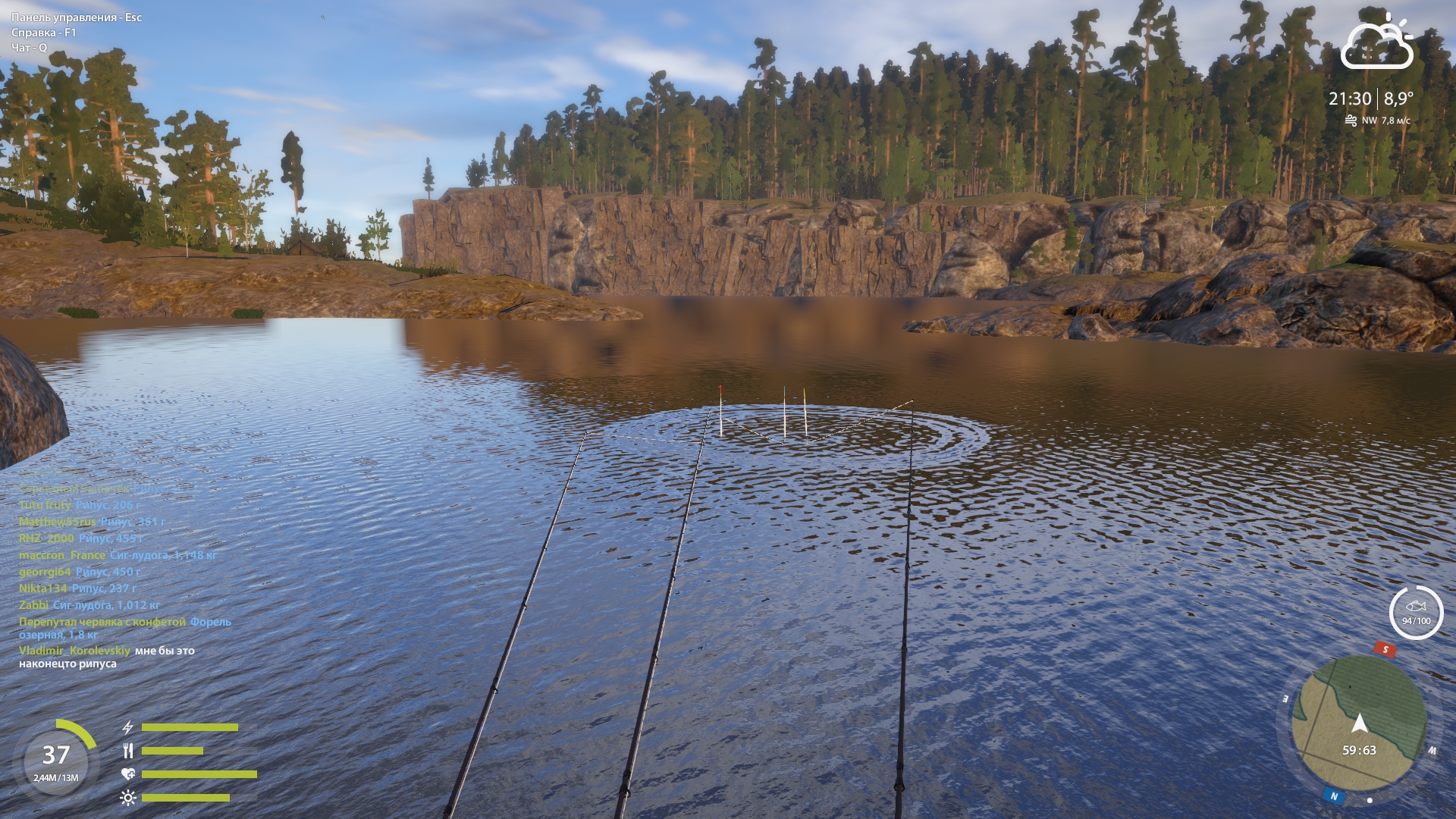Click the NW wind direction icon
This screenshot has width=1456, height=819.
[x=1352, y=120]
